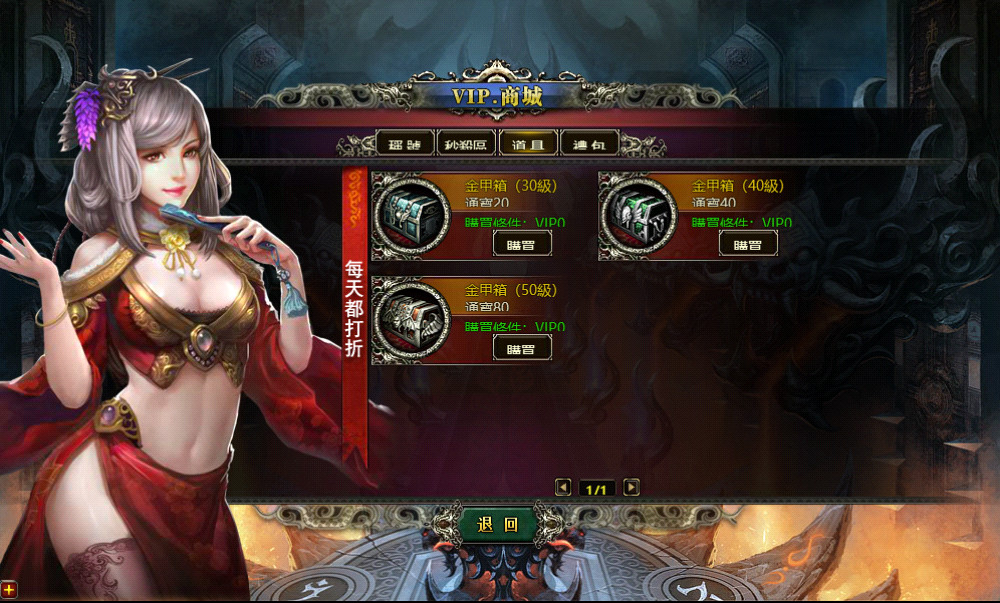Switch to the 秒殺區 shop tab

pos(466,144)
